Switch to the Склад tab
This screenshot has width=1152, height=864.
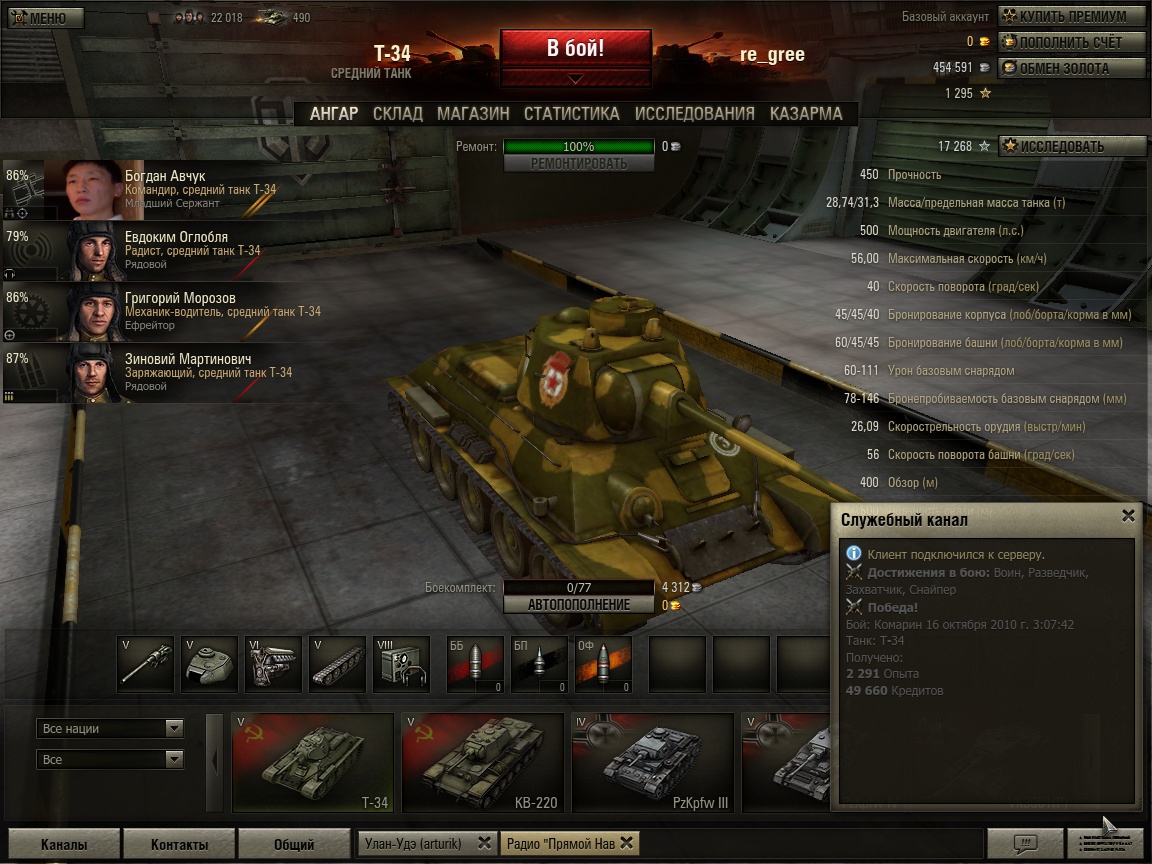click(397, 114)
